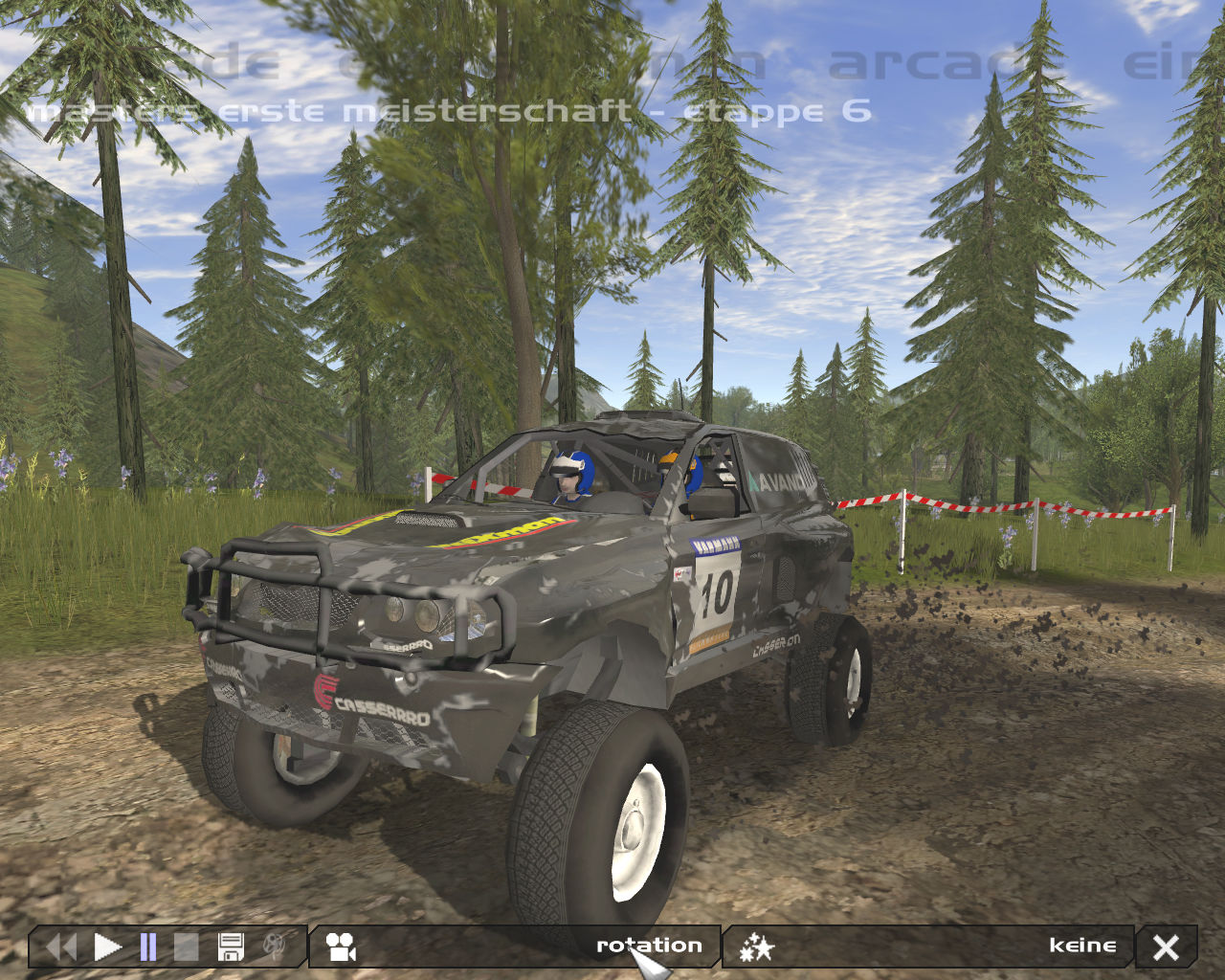Change the camera mode labeled rotation
The width and height of the screenshot is (1225, 980).
point(649,946)
